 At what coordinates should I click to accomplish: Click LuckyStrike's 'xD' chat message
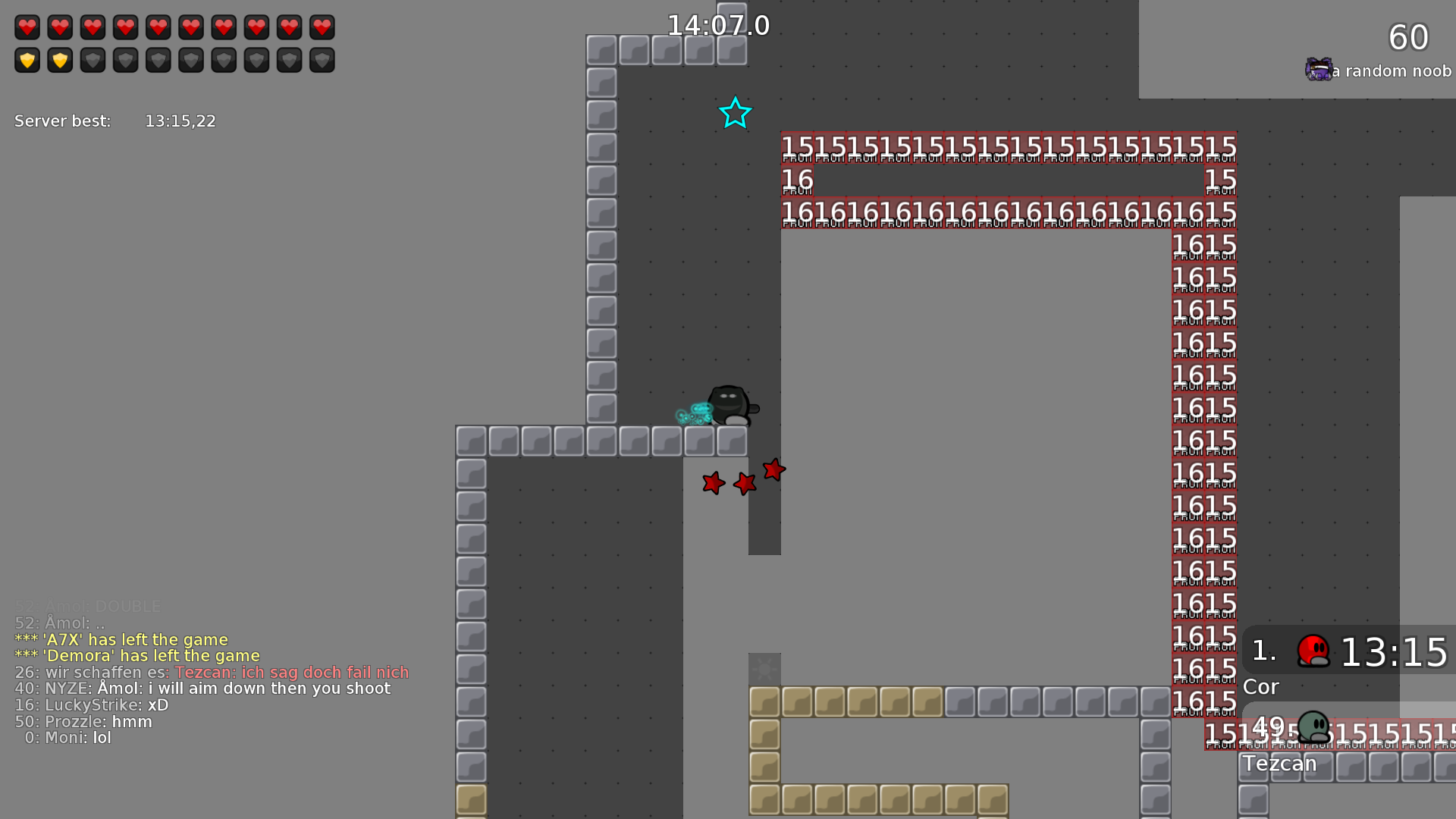[159, 704]
